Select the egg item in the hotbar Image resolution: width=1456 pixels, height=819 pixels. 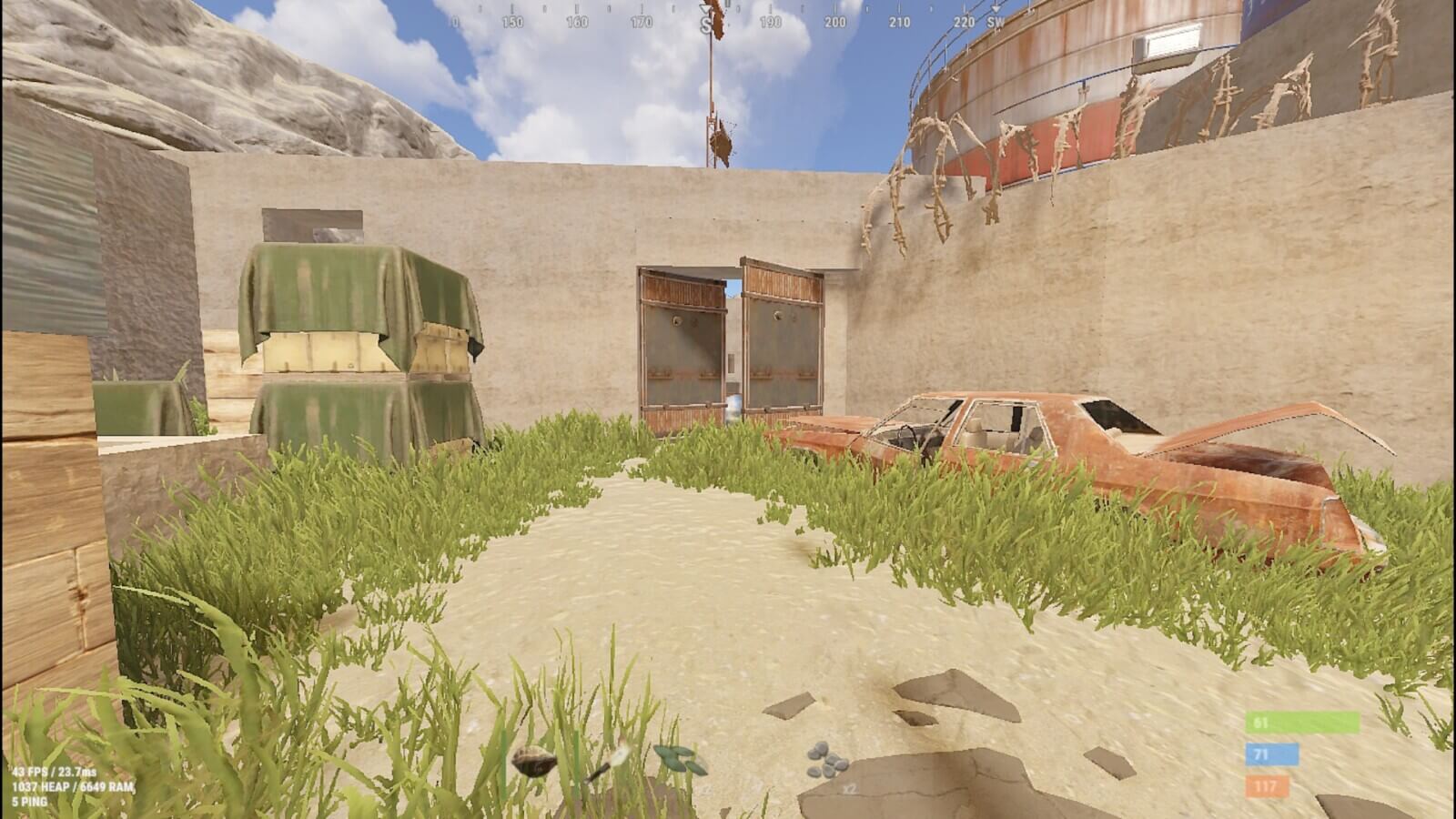tap(532, 760)
